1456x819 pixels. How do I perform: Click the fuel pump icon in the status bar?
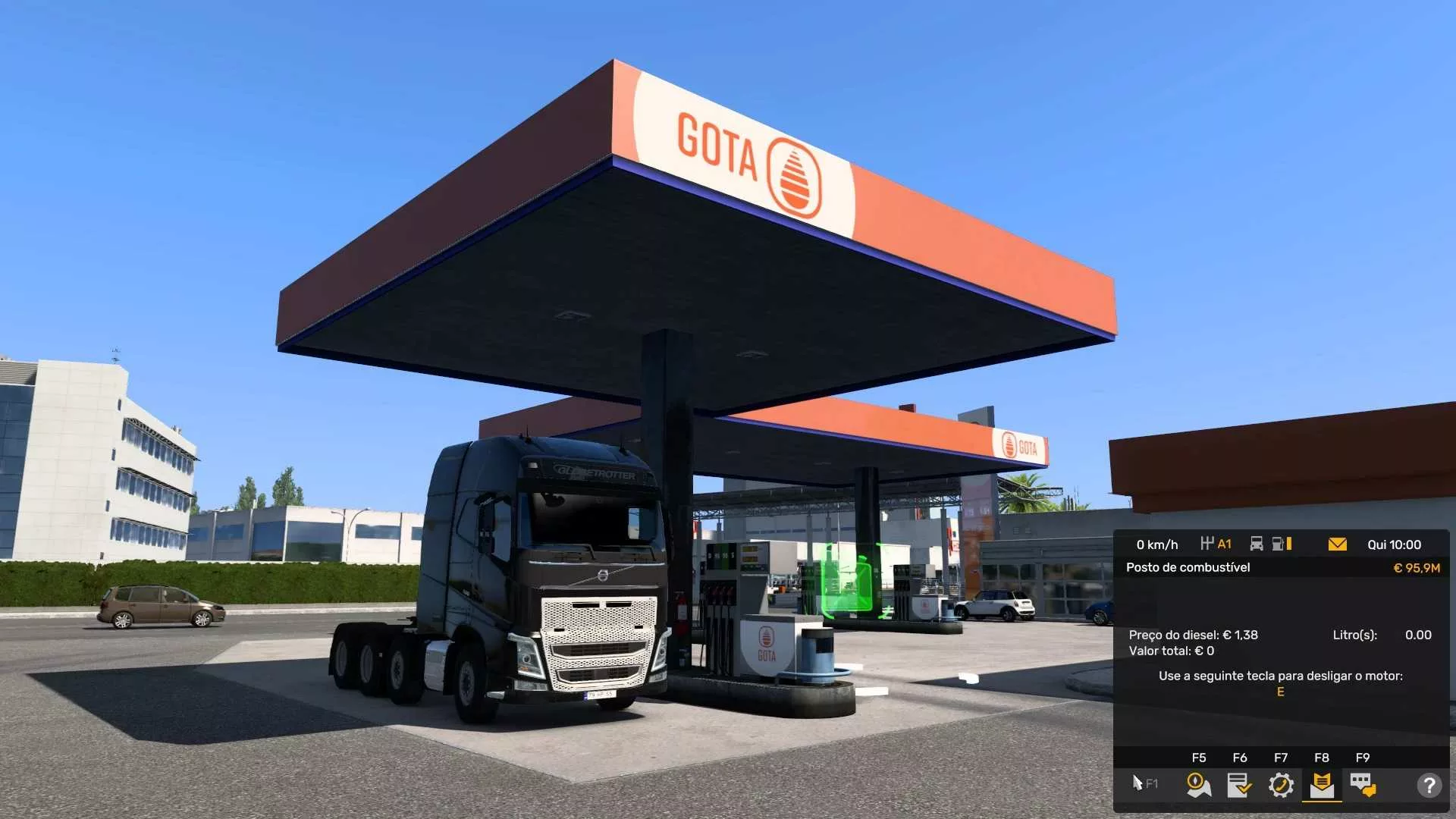(1279, 544)
